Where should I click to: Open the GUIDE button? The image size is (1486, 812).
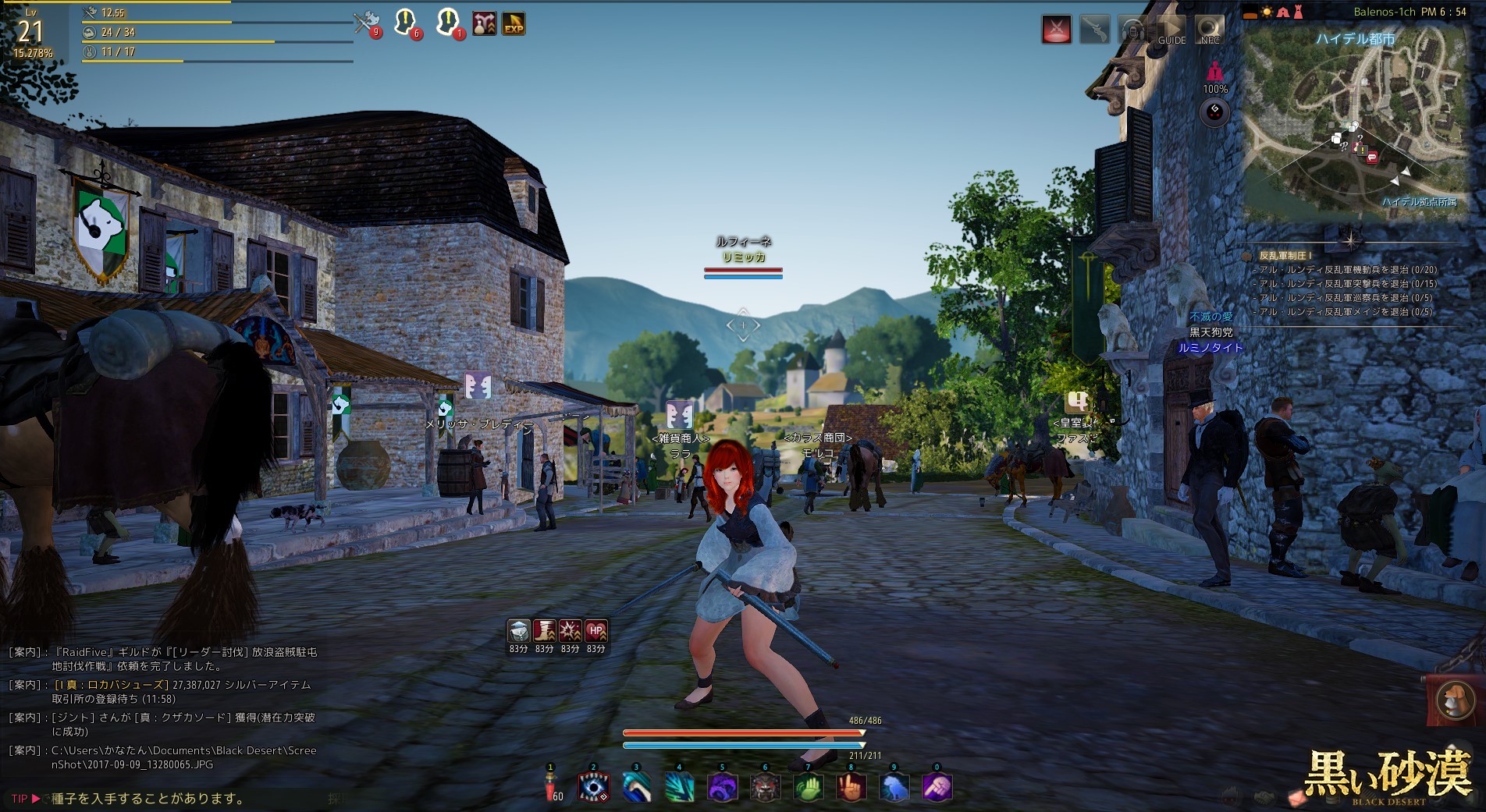1171,30
